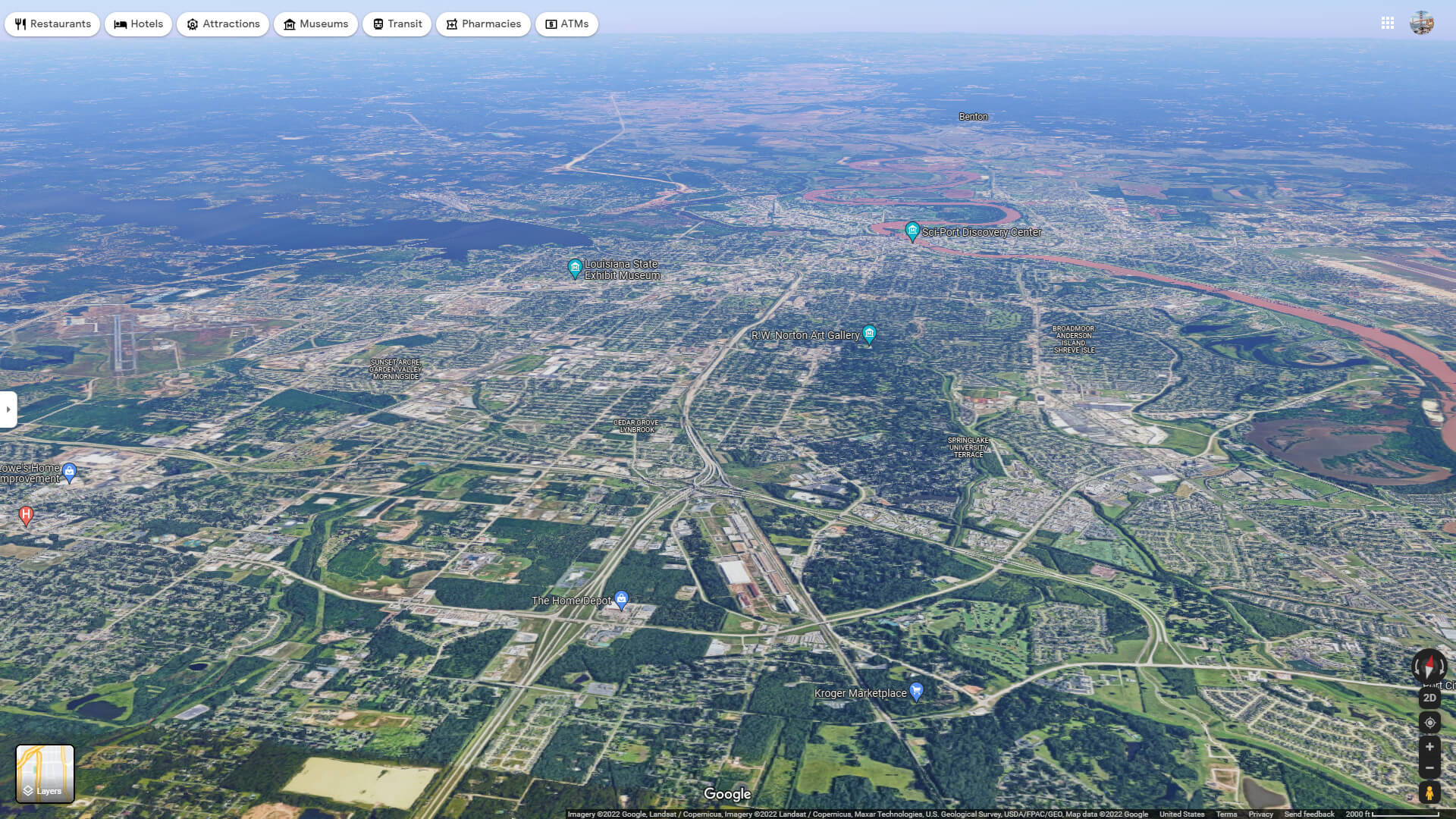Switch the map to 2D view
This screenshot has height=819, width=1456.
click(x=1430, y=698)
